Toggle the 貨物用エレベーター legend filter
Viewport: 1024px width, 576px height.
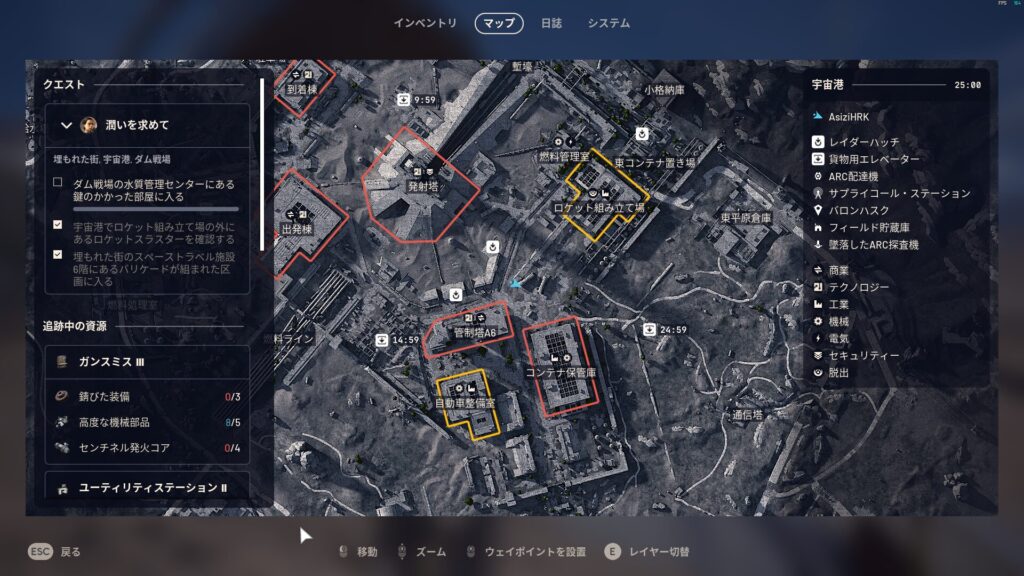[872, 159]
